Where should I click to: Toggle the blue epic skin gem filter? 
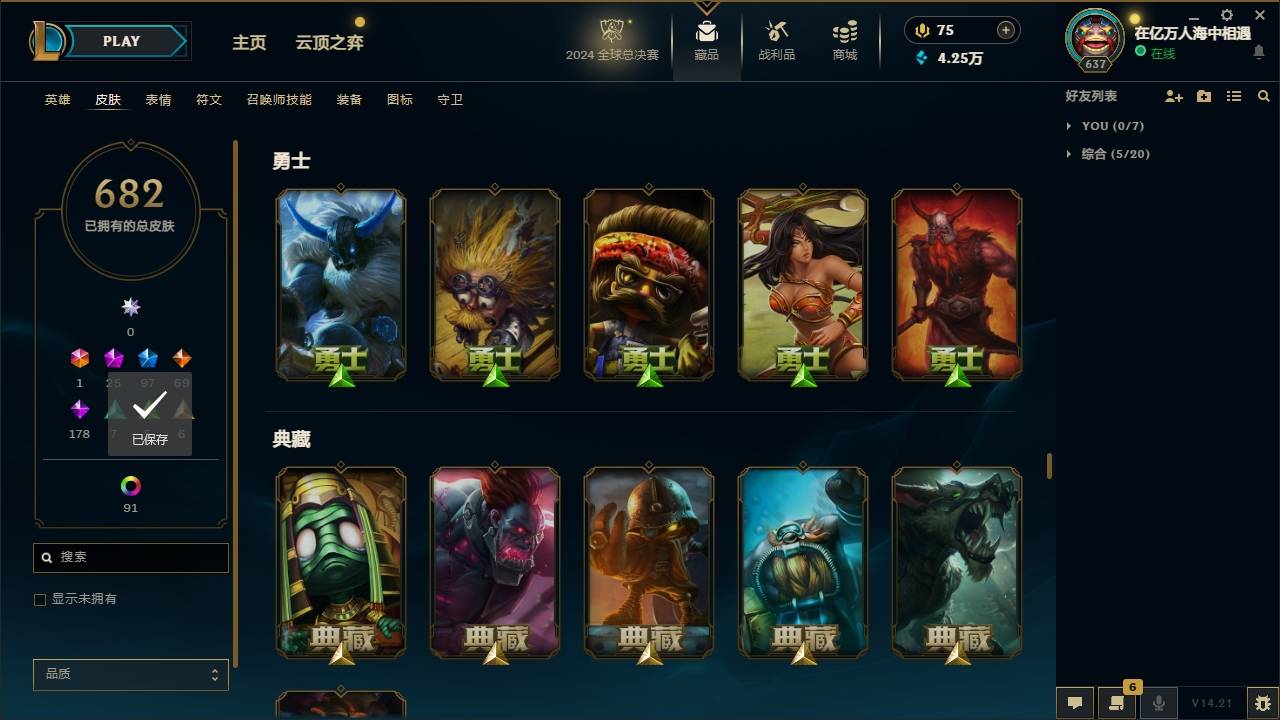[148, 357]
